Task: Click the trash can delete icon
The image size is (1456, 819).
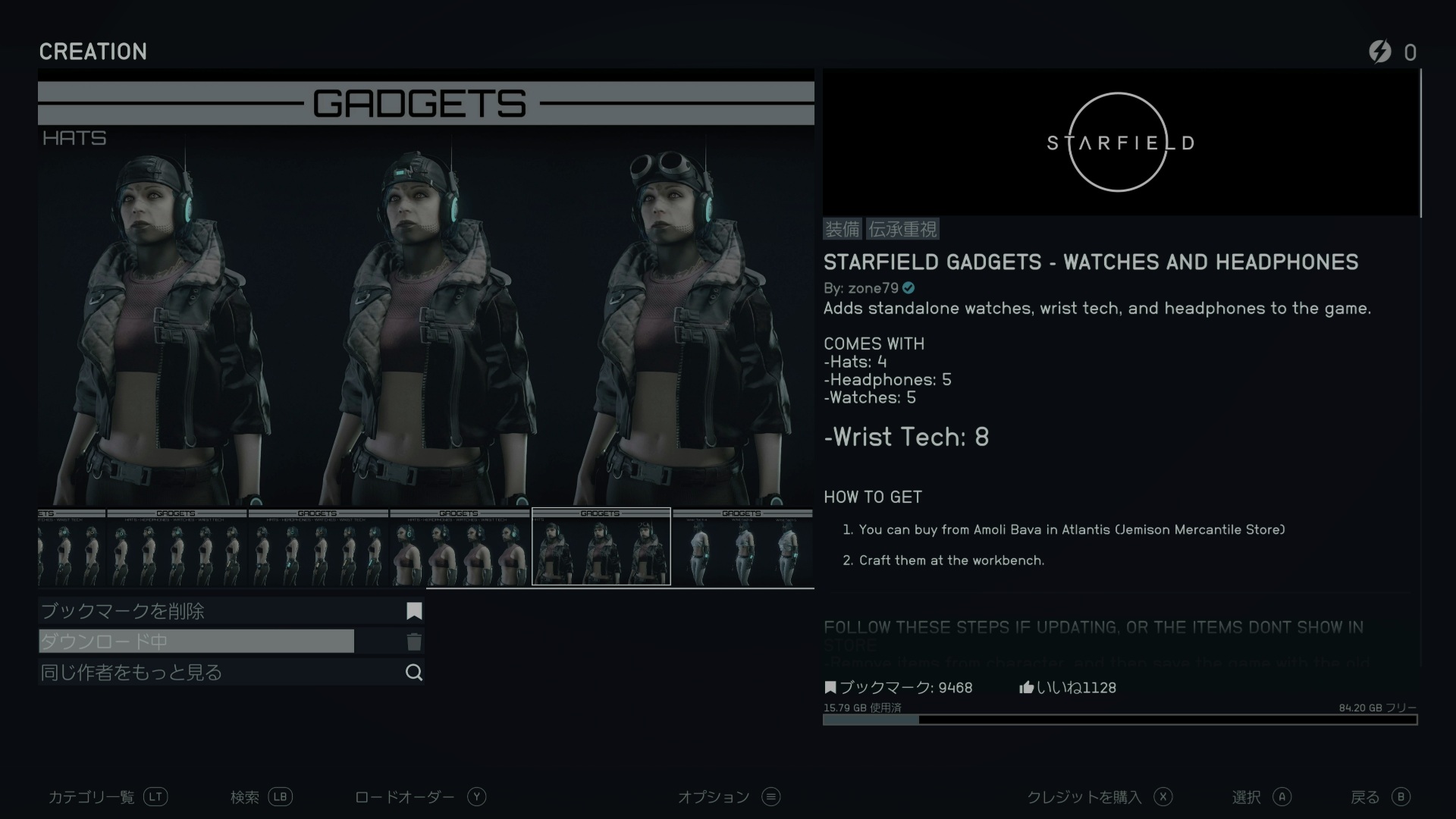Action: tap(414, 642)
